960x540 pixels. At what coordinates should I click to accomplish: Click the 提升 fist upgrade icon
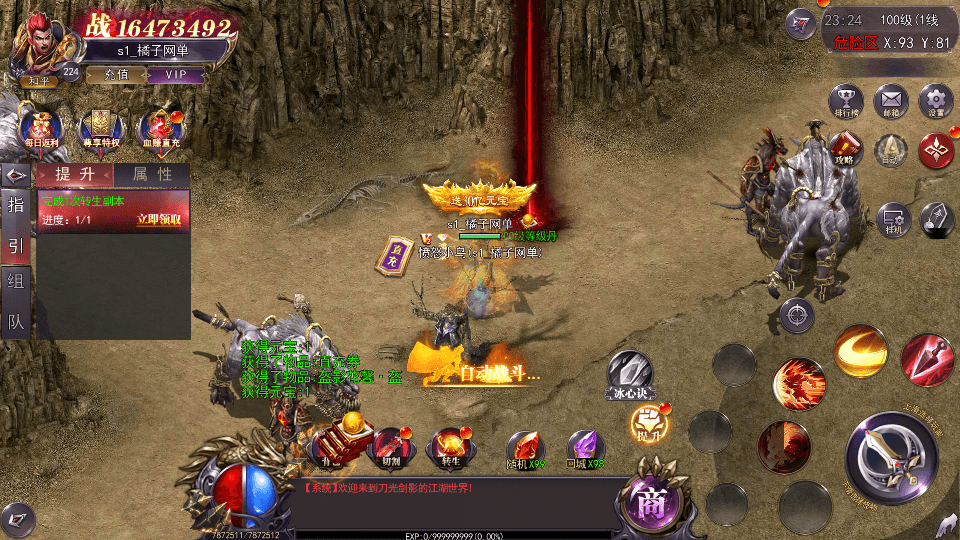pos(648,424)
